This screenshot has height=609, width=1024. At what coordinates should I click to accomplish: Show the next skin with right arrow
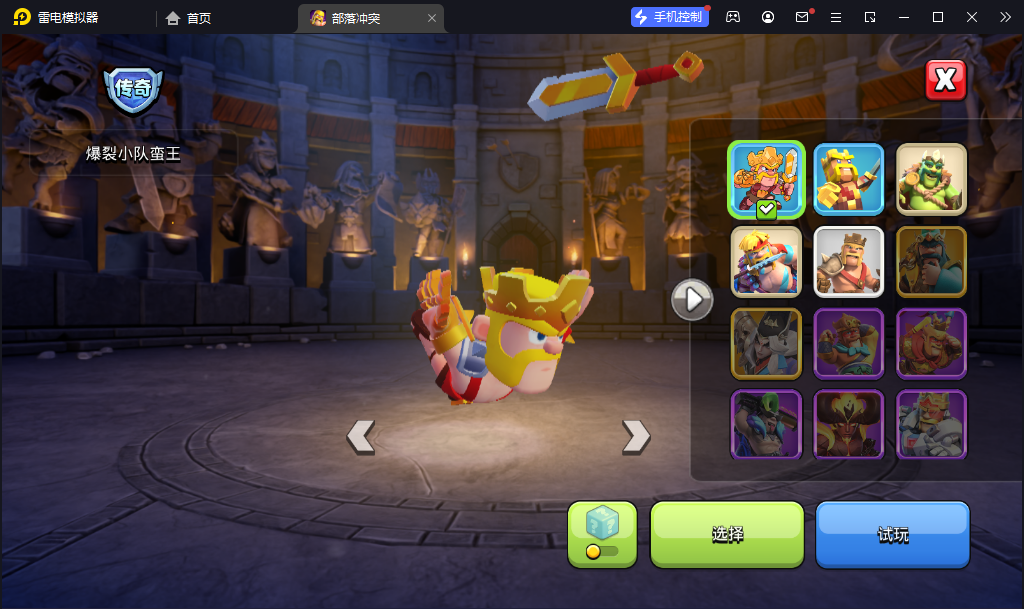pyautogui.click(x=636, y=436)
